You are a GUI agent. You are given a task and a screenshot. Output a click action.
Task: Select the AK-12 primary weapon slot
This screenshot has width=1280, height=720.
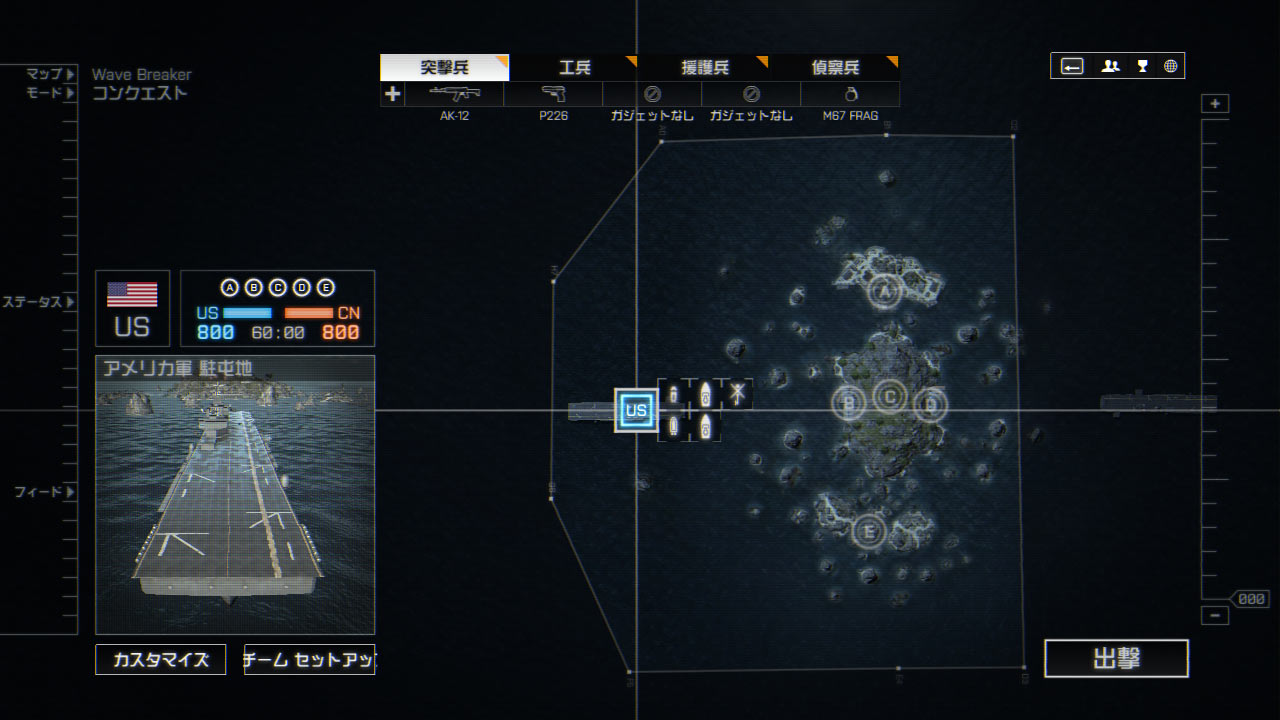(454, 95)
